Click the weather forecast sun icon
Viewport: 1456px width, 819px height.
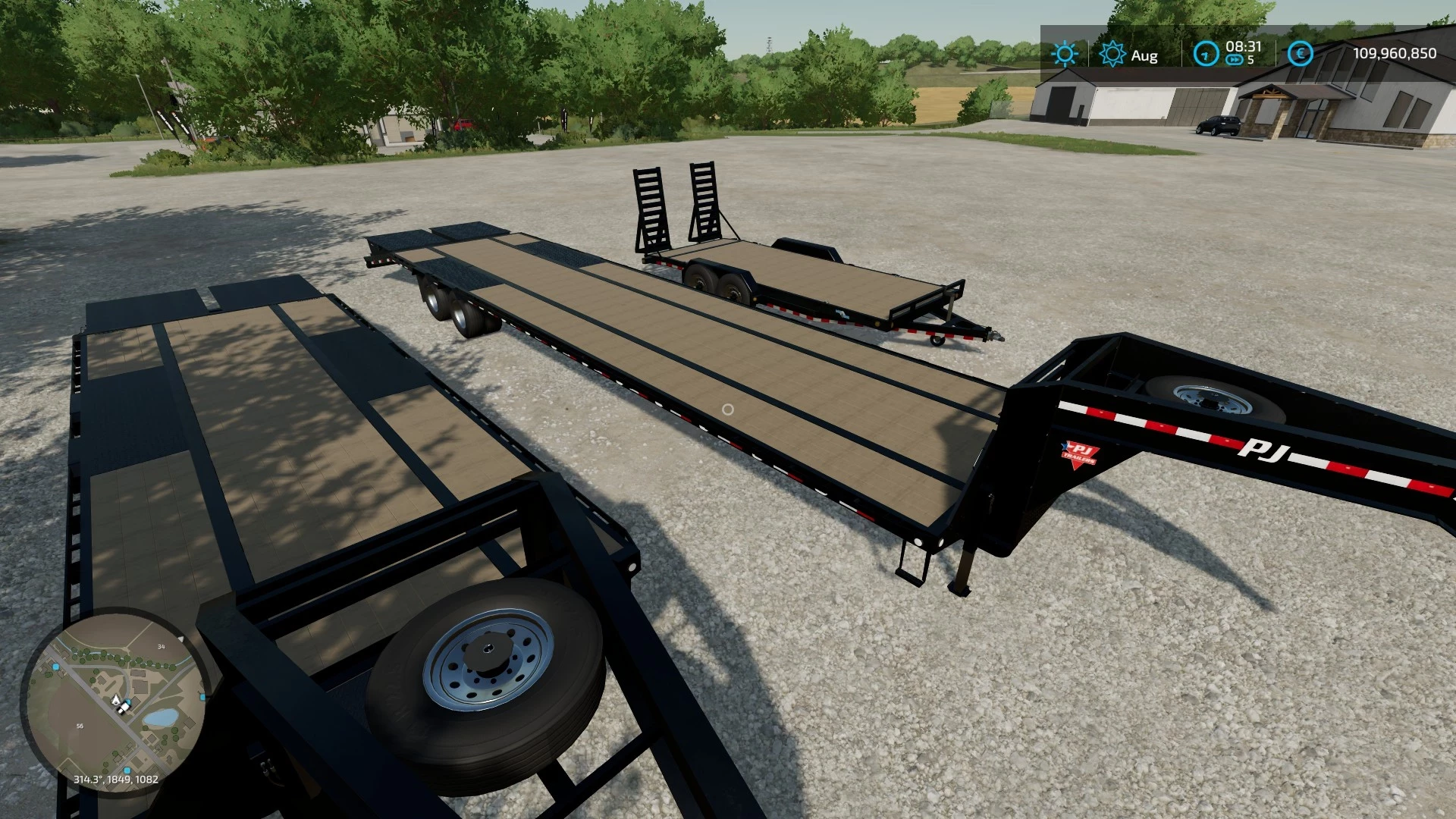pos(1113,53)
